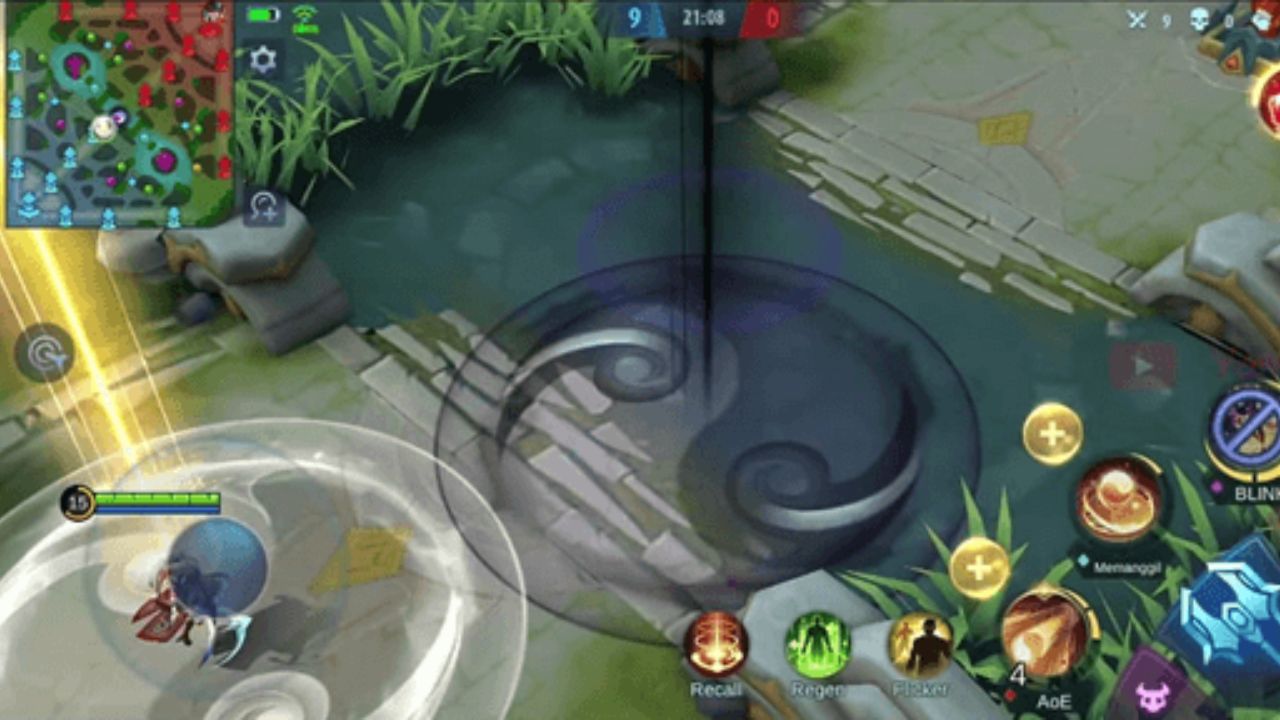Expand the skull death counter panel

coord(1198,16)
